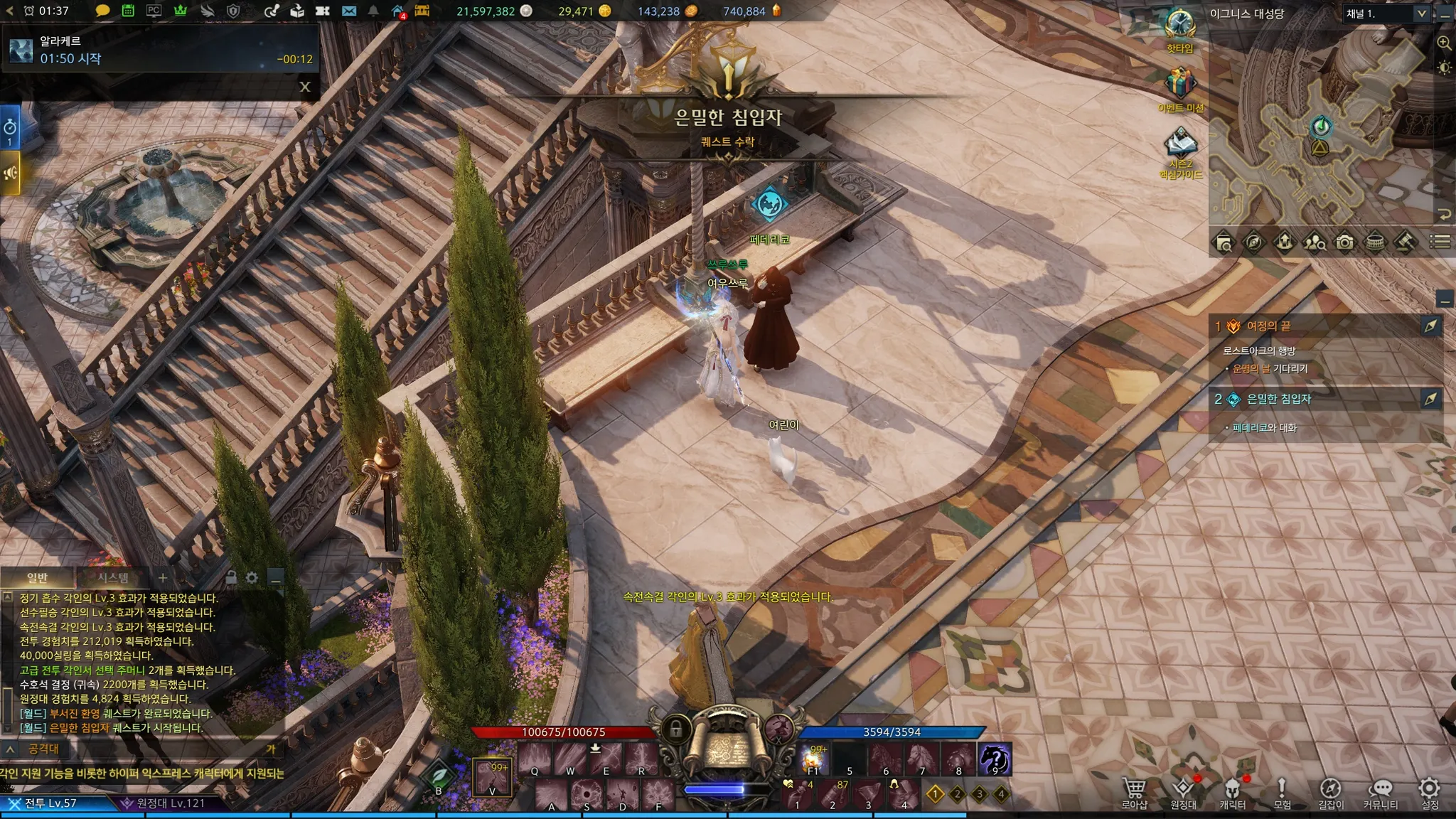Image resolution: width=1456 pixels, height=819 pixels.
Task: Switch to the 시스템 chat tab
Action: tap(113, 578)
